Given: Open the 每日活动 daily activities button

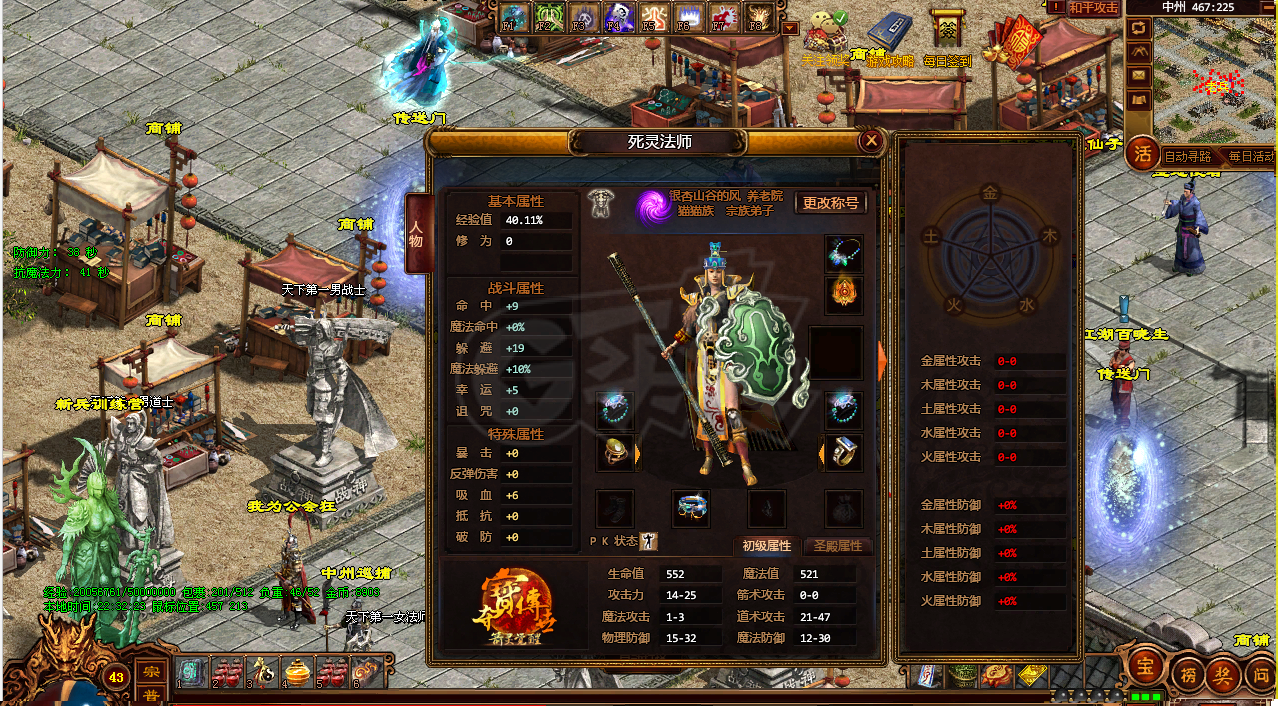Looking at the screenshot, I should coord(1250,157).
